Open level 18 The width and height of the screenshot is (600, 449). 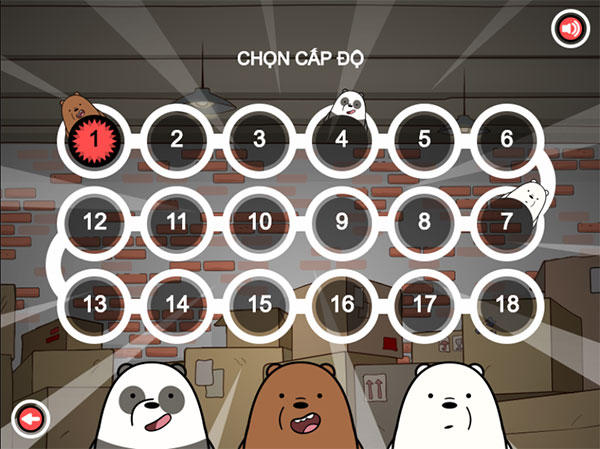507,303
